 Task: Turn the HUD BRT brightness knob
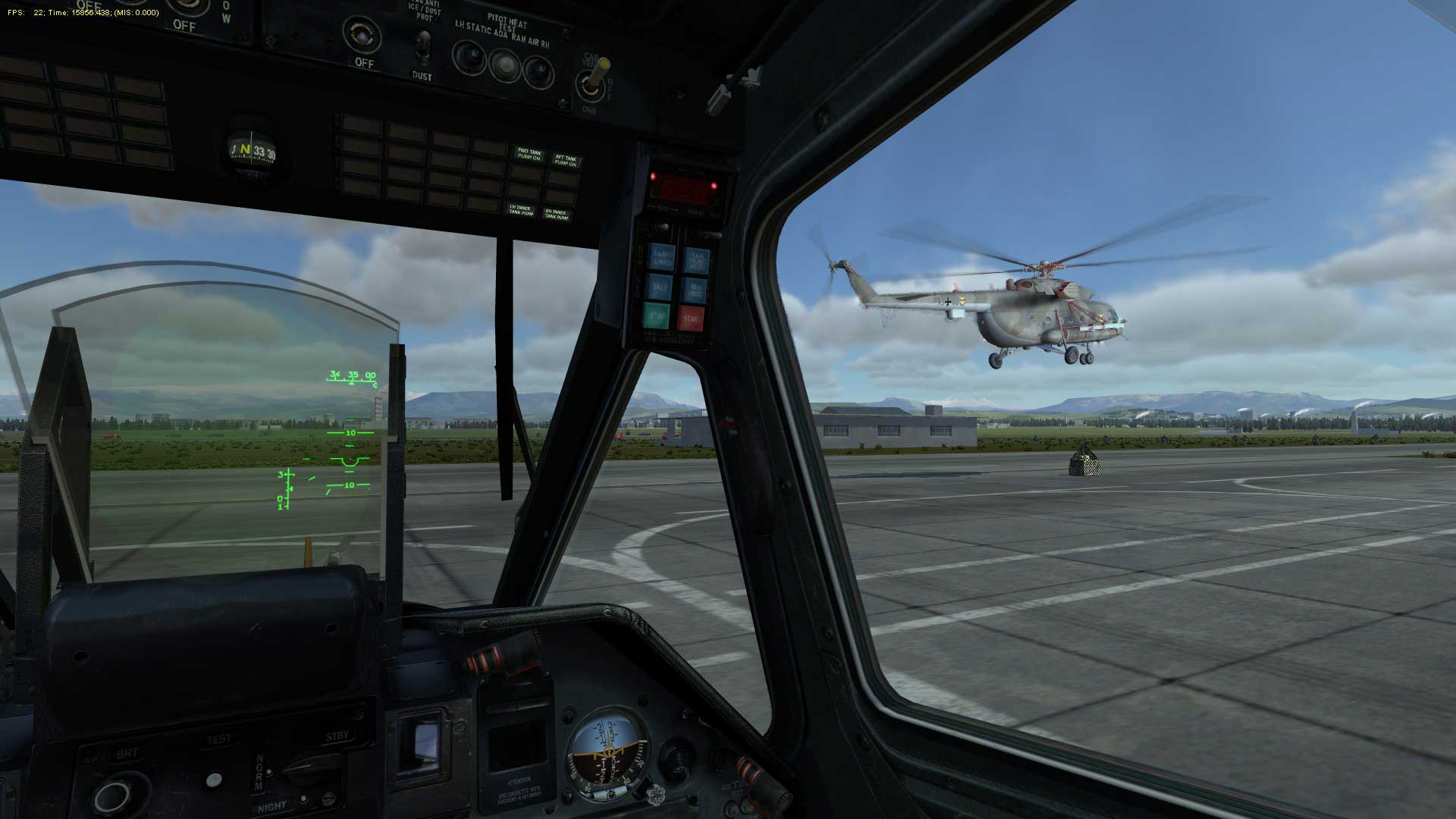coord(114,796)
